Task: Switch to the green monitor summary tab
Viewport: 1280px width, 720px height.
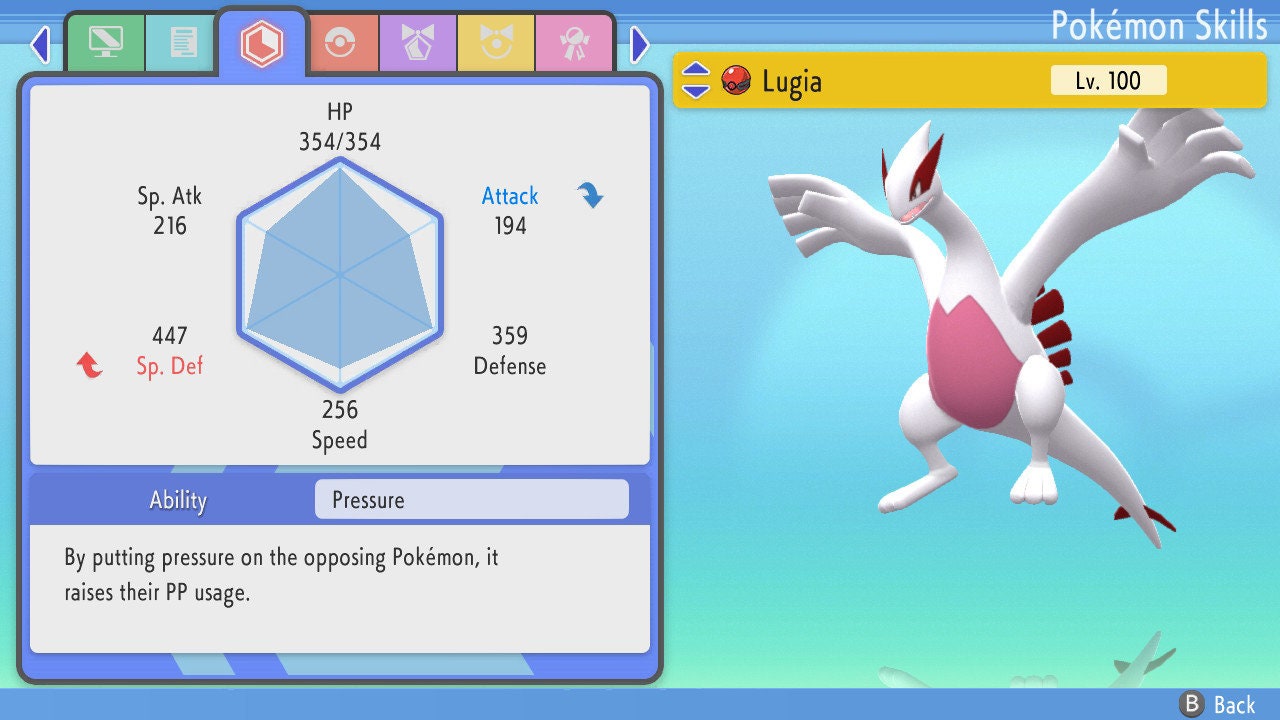Action: click(105, 43)
